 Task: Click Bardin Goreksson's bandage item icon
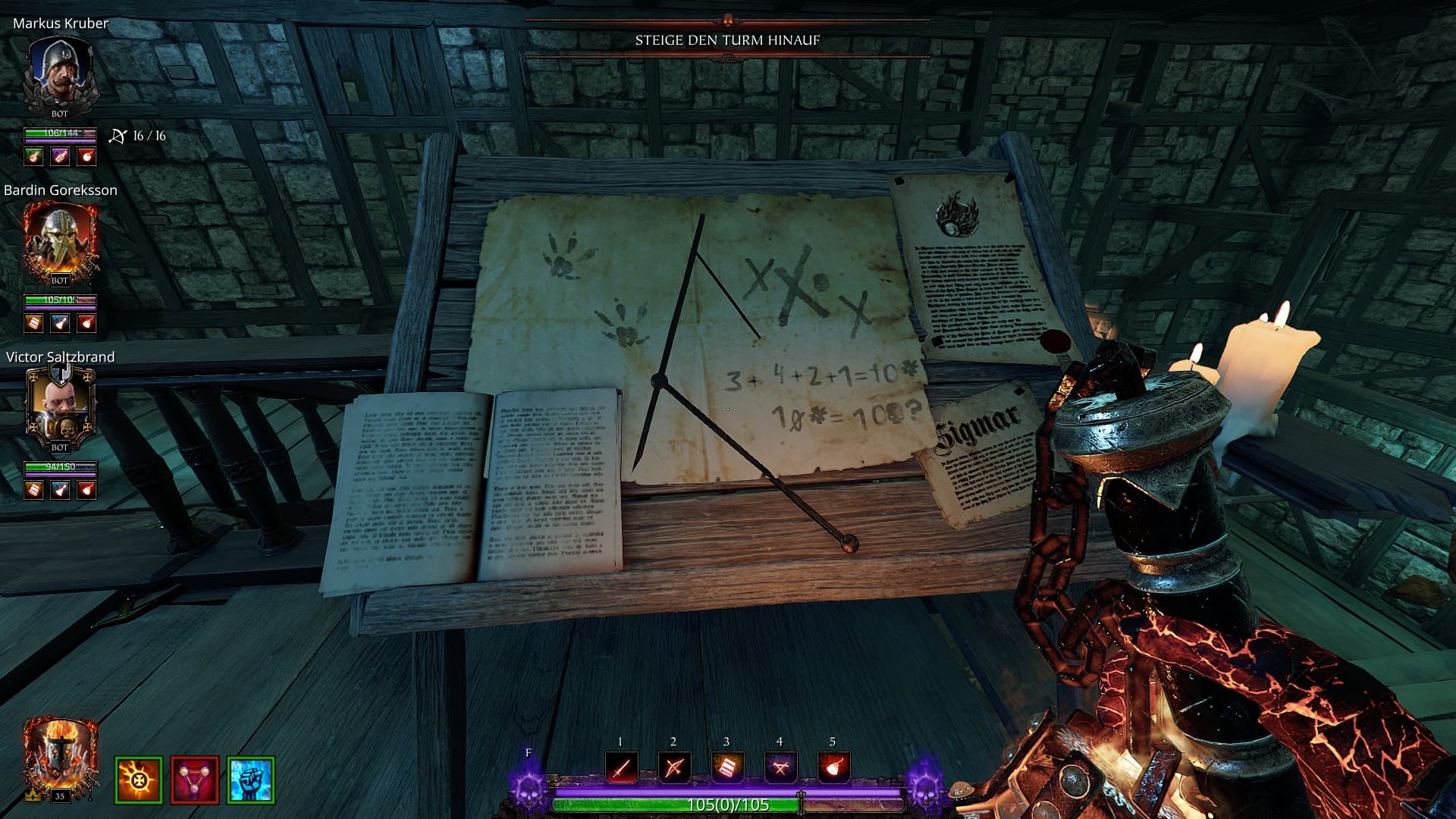pos(33,323)
